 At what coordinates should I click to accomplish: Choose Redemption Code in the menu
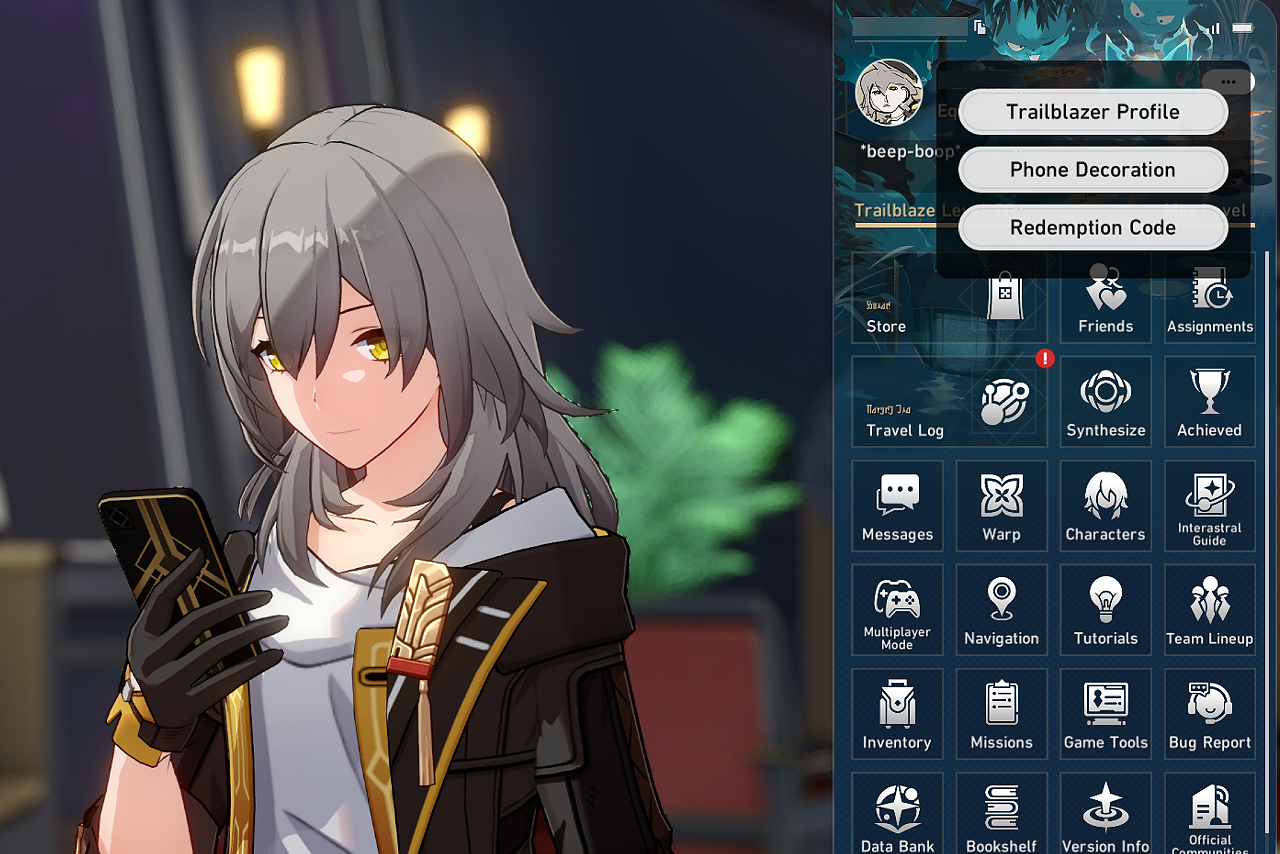1092,228
